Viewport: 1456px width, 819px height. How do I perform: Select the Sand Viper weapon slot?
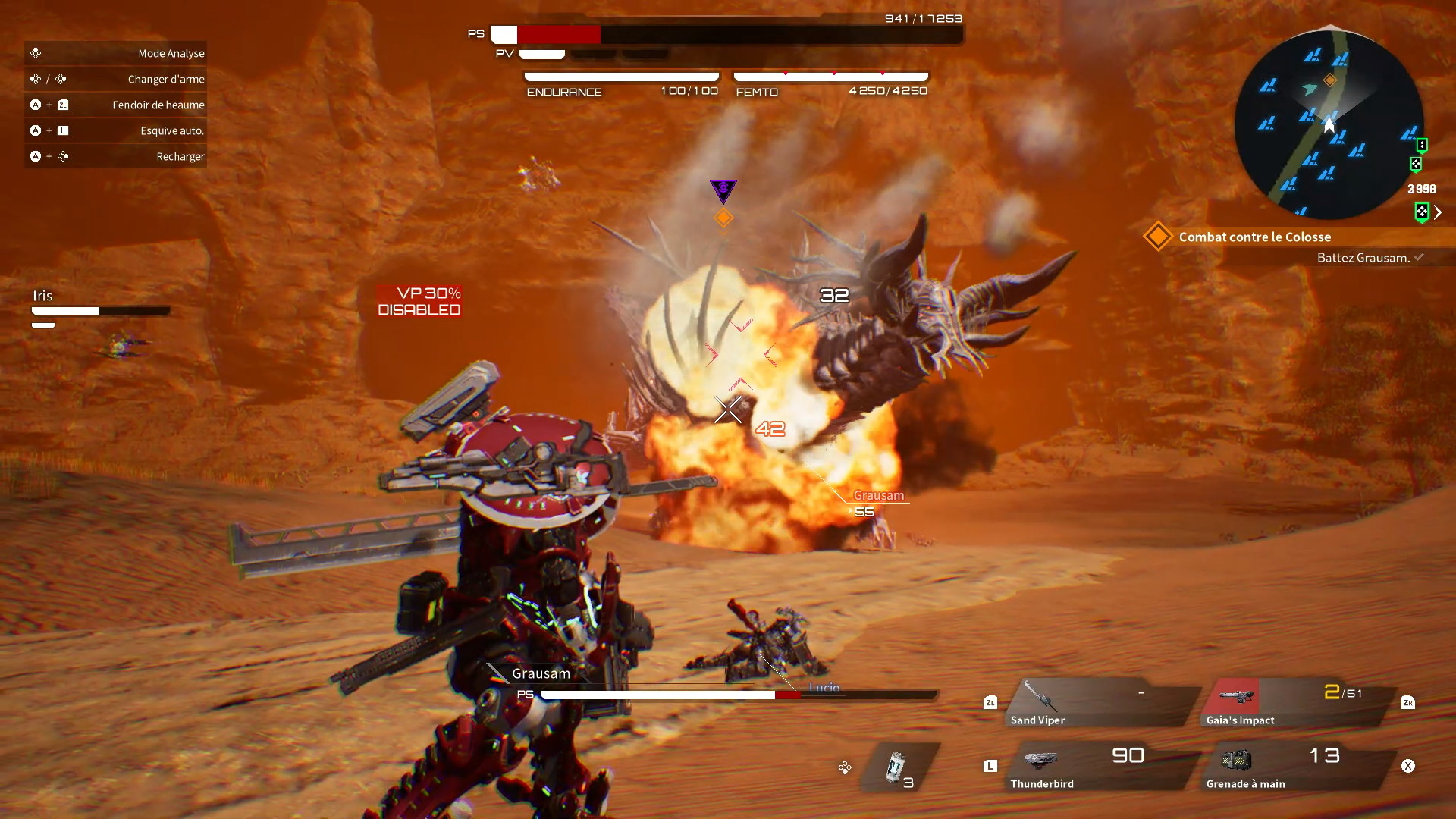(1100, 703)
